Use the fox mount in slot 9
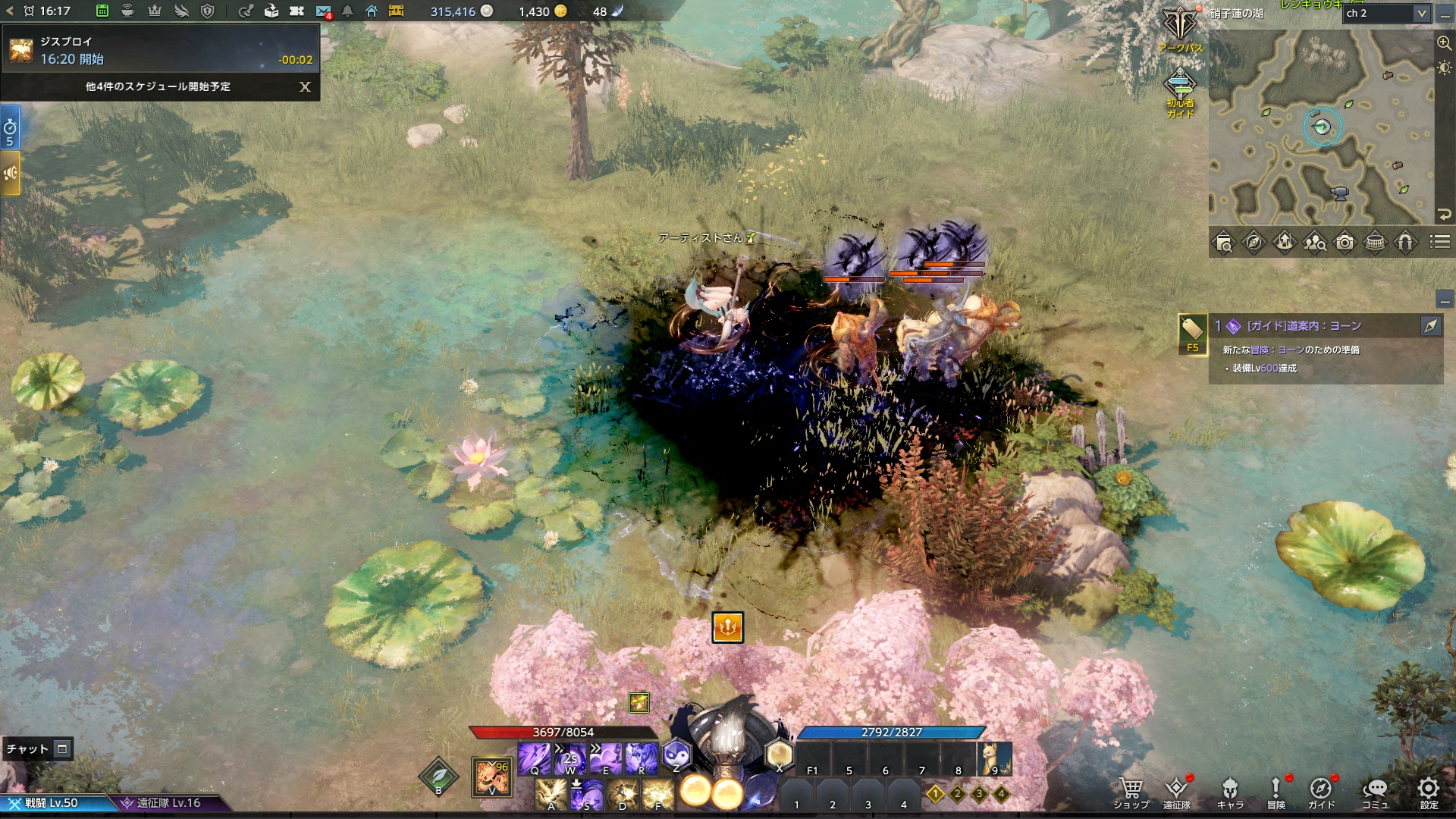This screenshot has width=1456, height=819. [994, 758]
